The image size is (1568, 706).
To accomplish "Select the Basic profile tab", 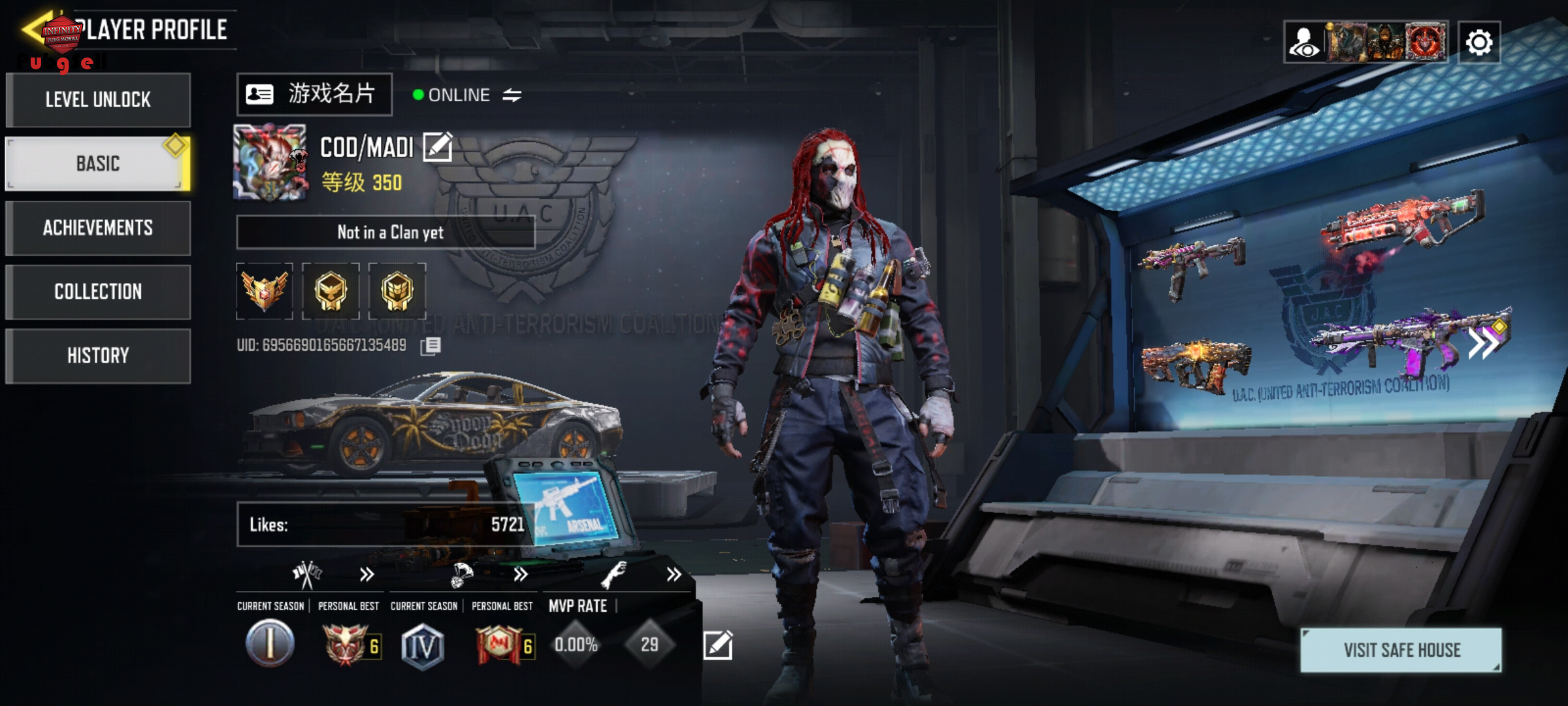I will [x=98, y=163].
